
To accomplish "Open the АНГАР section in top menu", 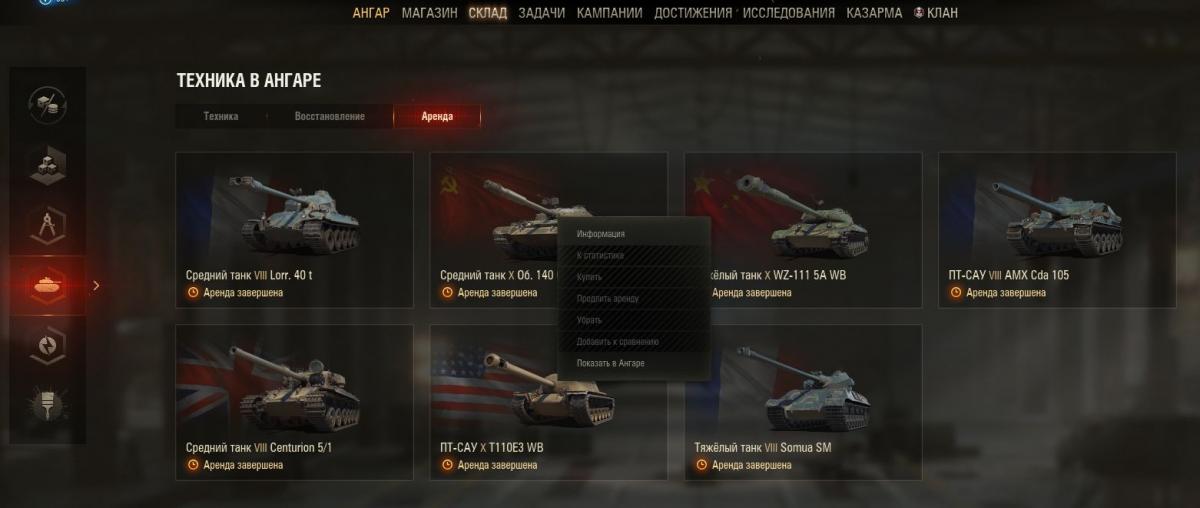I will click(371, 13).
